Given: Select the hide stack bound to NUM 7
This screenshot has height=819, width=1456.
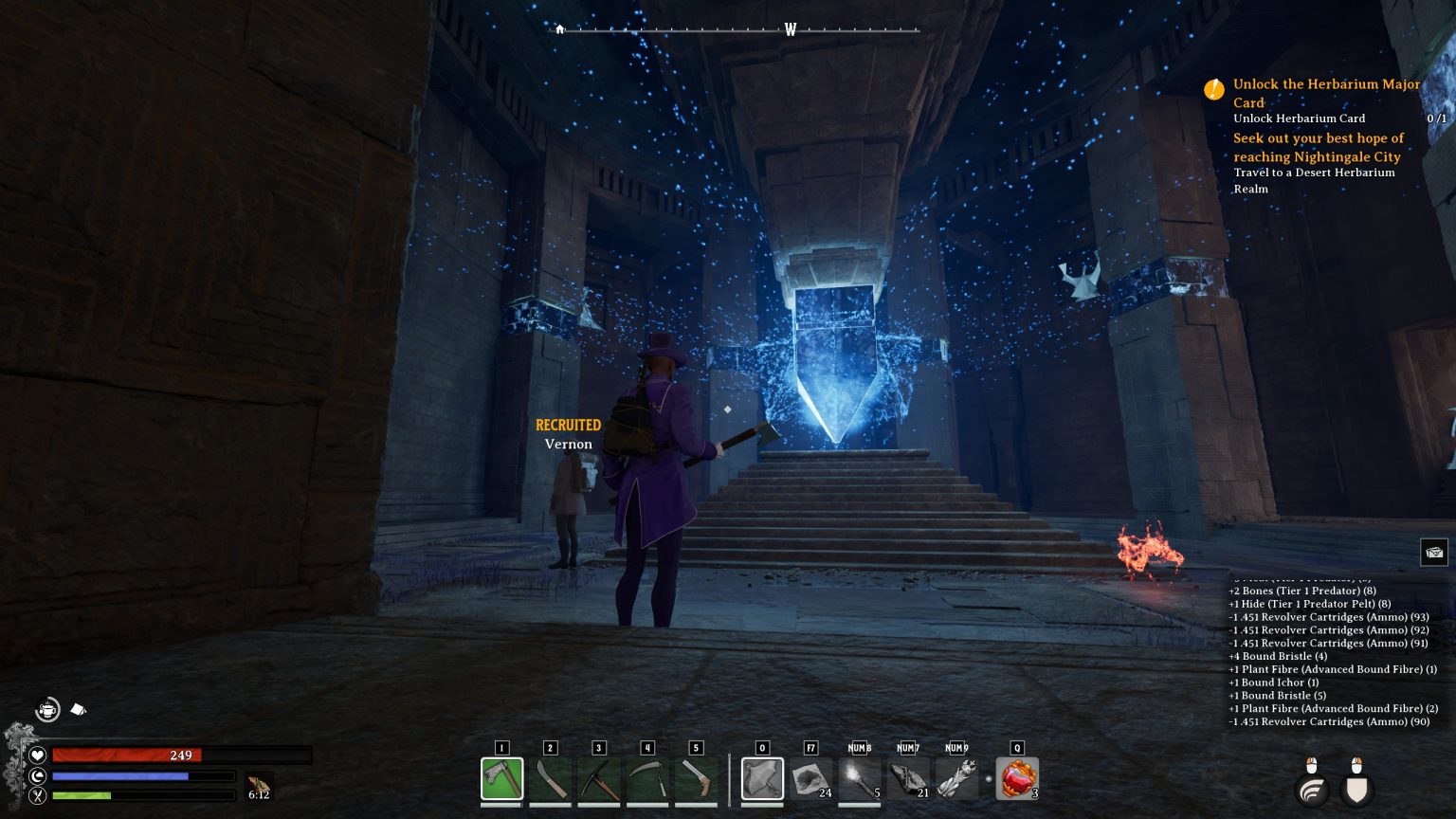Looking at the screenshot, I should click(907, 777).
